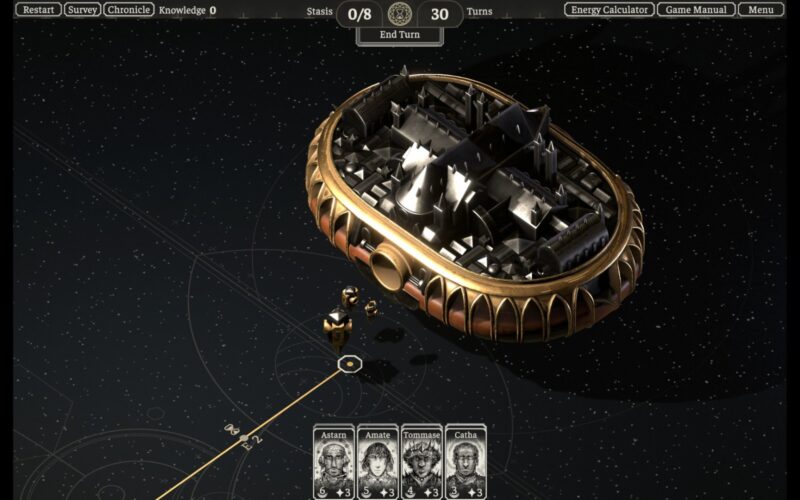Open the Menu

761,10
